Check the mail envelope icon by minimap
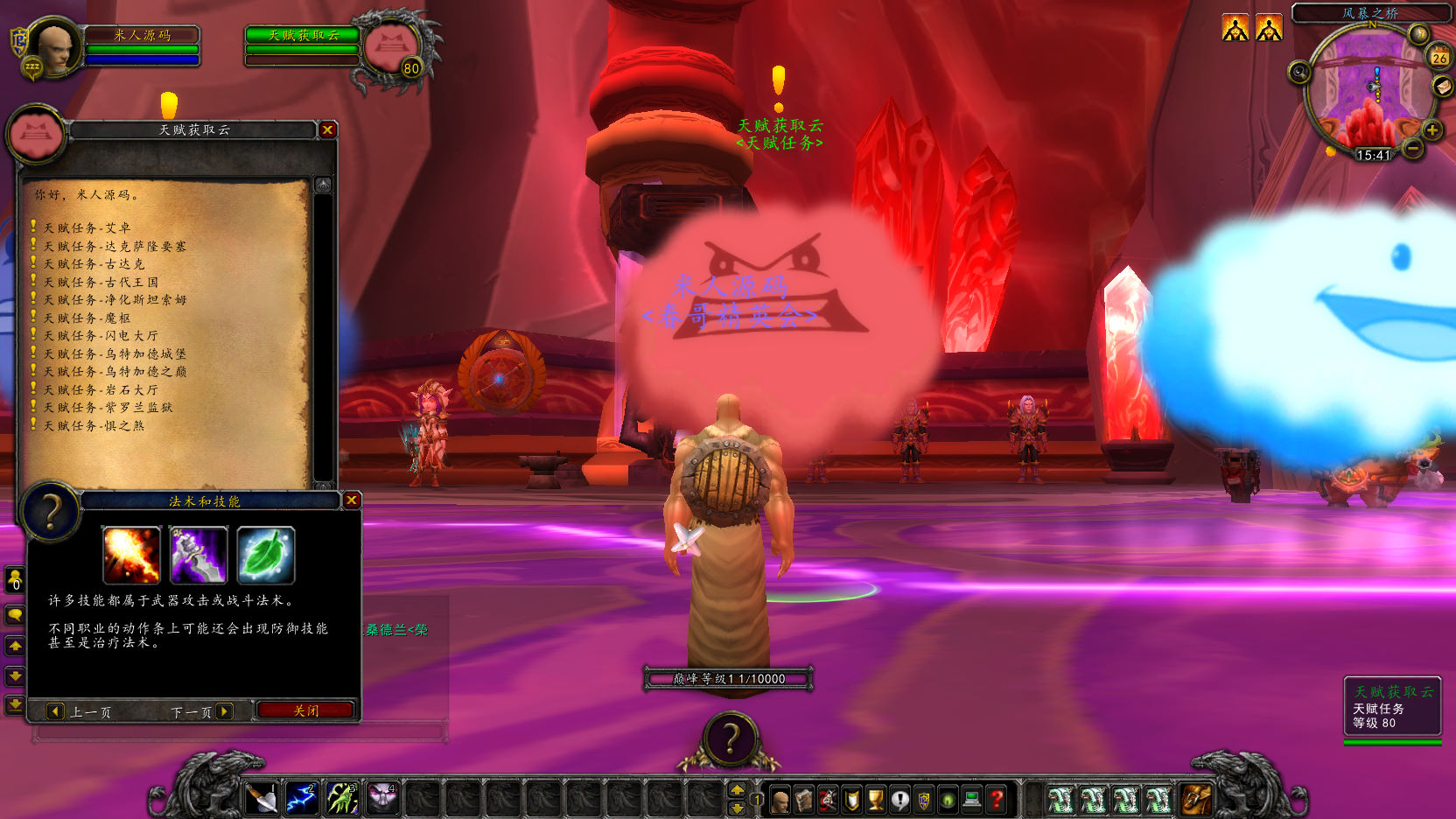This screenshot has width=1456, height=819. coord(1442,86)
